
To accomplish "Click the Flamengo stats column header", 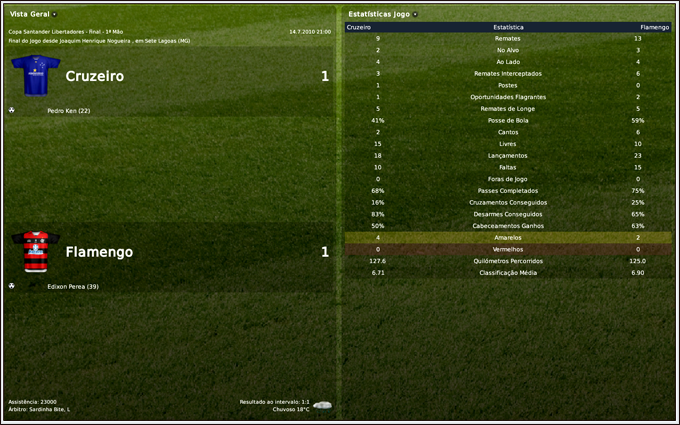I will click(655, 27).
